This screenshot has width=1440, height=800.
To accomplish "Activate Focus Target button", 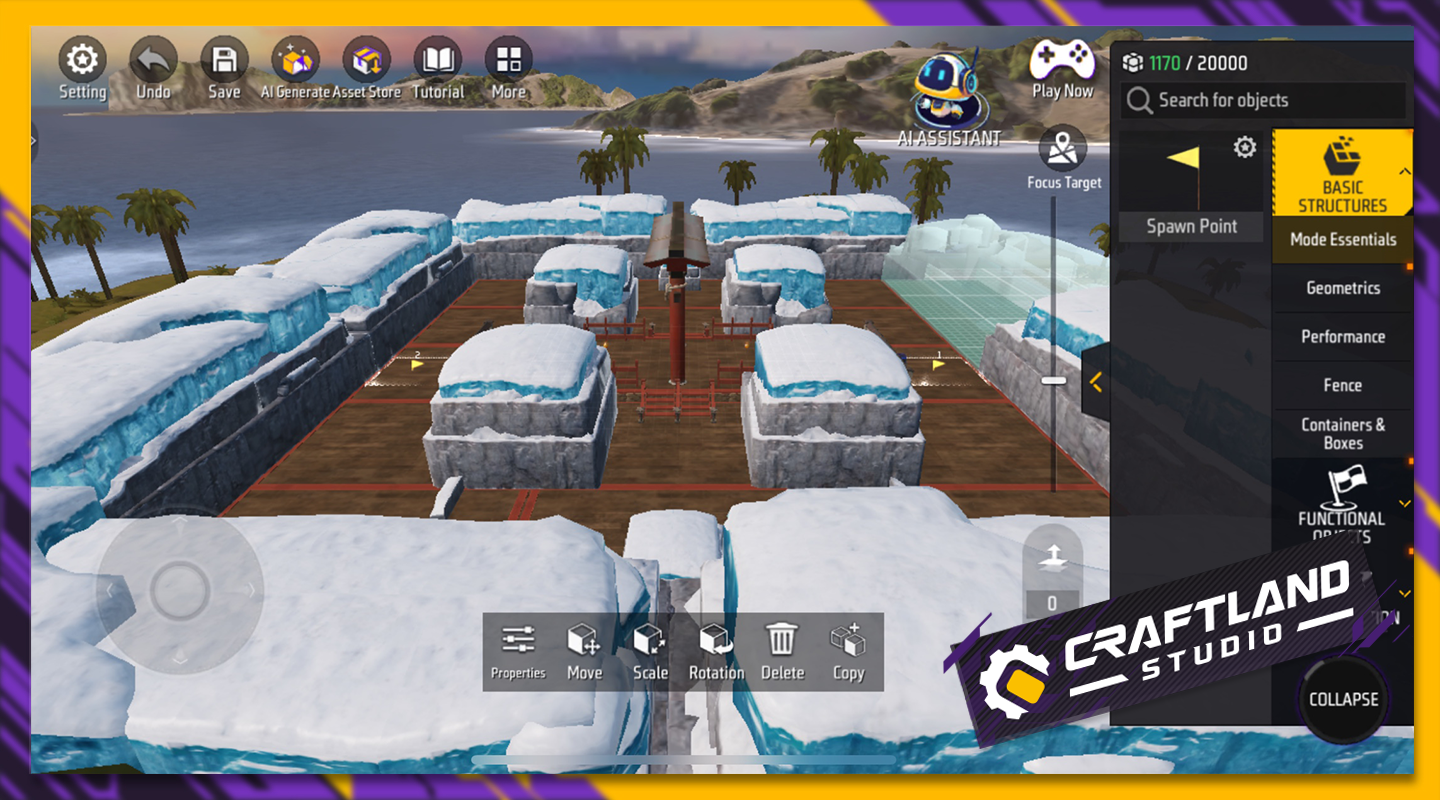I will coord(1063,158).
